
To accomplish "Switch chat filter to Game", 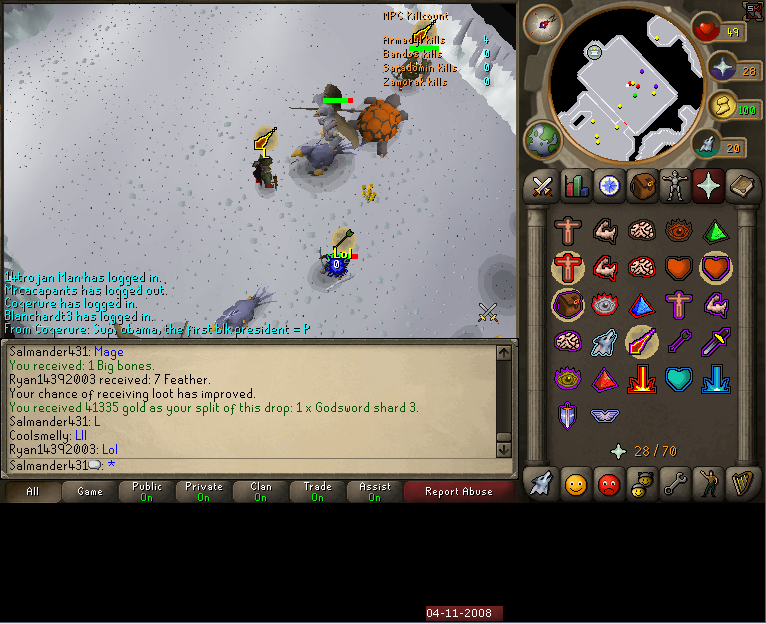I will click(x=90, y=492).
